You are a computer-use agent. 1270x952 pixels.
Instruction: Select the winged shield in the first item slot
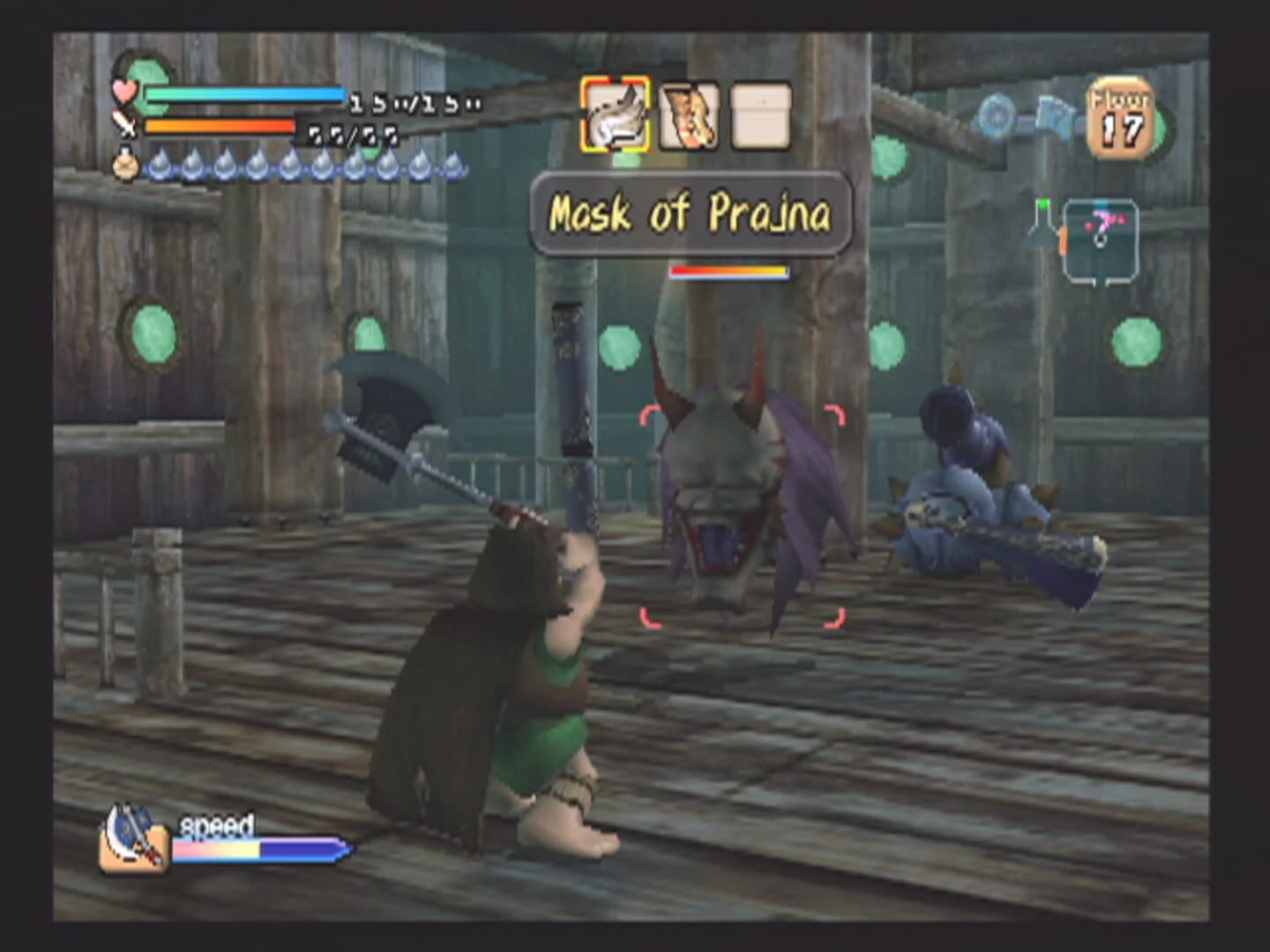click(616, 115)
